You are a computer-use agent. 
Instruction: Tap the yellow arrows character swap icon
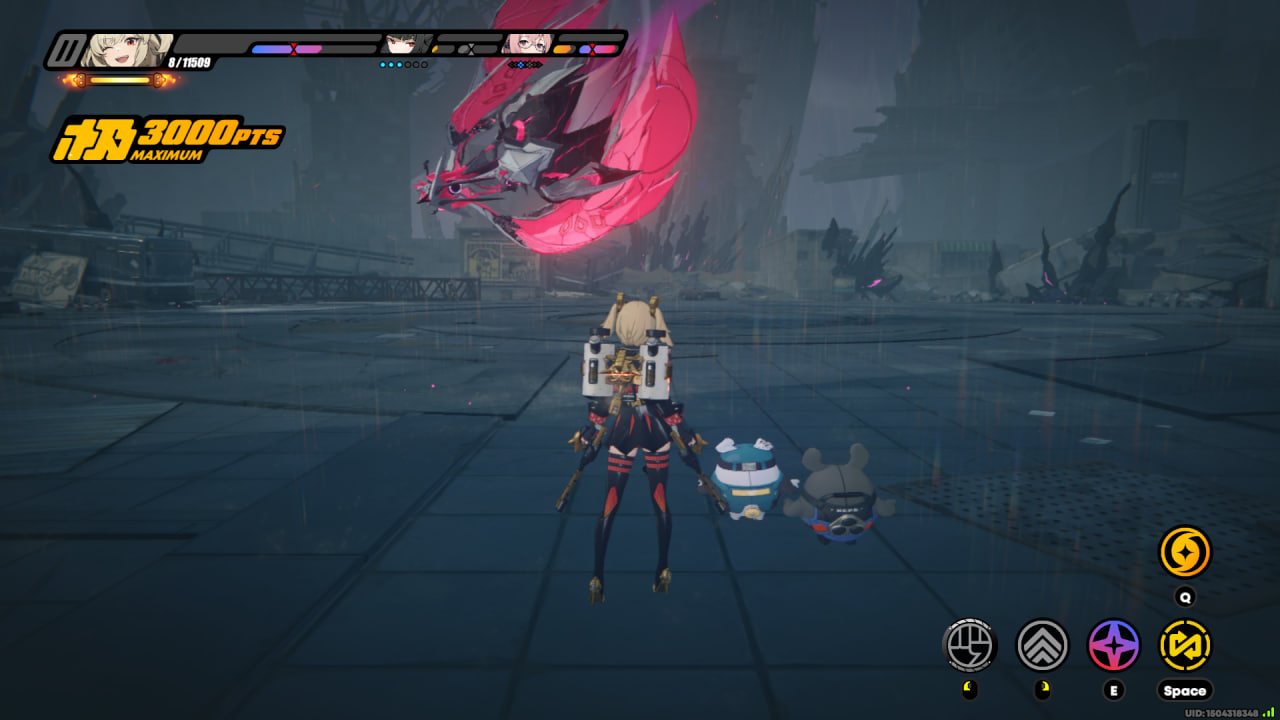[1185, 645]
